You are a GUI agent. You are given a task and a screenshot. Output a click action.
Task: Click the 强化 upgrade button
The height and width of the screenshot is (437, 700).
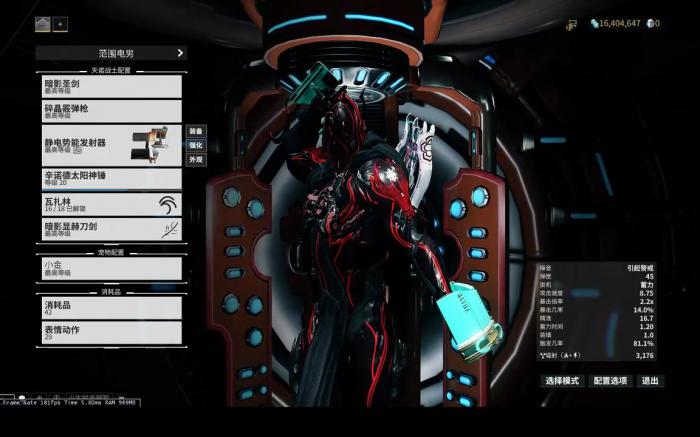(x=196, y=145)
